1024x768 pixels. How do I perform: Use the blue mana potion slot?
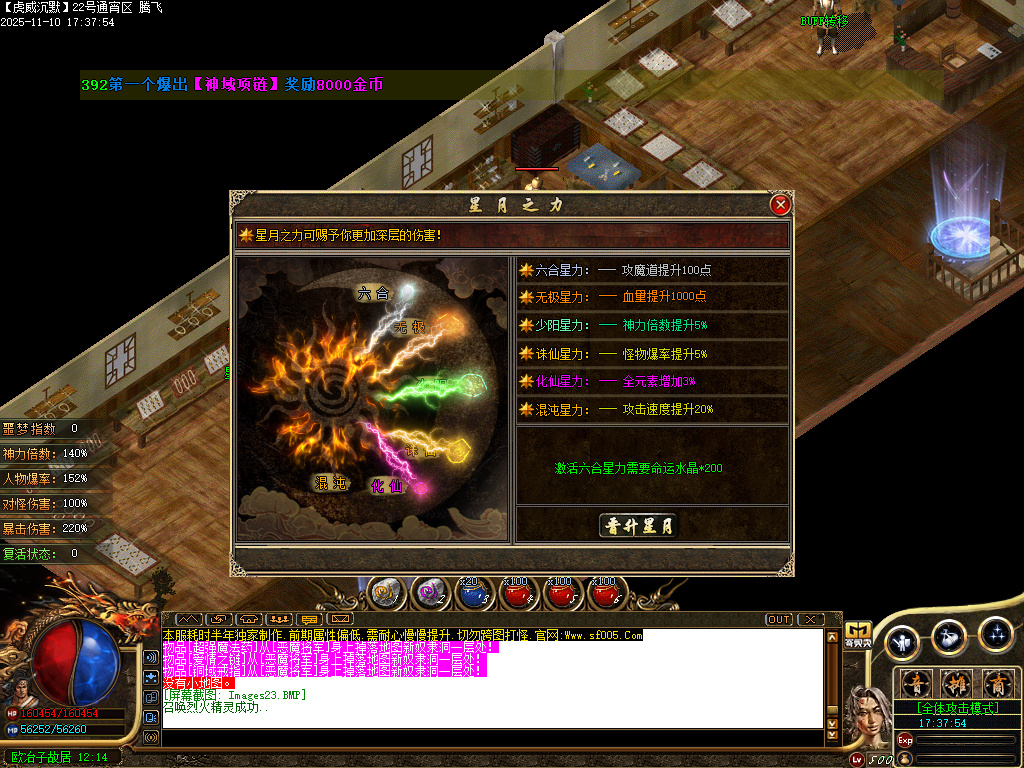(x=473, y=593)
